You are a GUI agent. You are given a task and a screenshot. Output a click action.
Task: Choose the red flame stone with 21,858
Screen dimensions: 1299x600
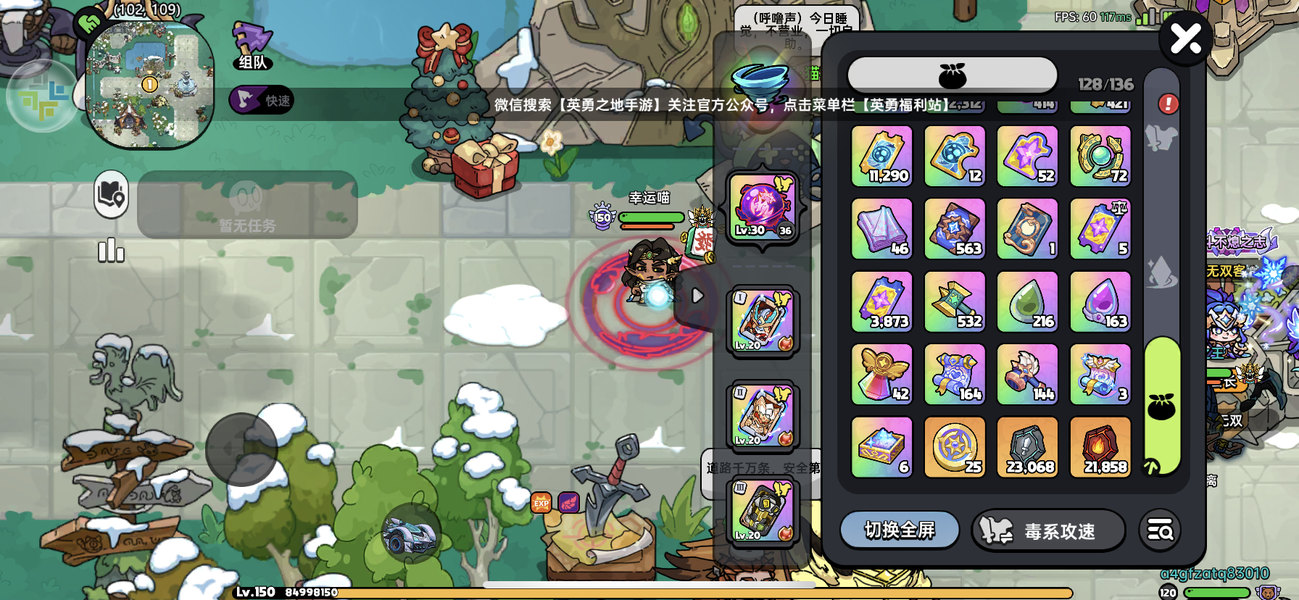[x=1100, y=447]
